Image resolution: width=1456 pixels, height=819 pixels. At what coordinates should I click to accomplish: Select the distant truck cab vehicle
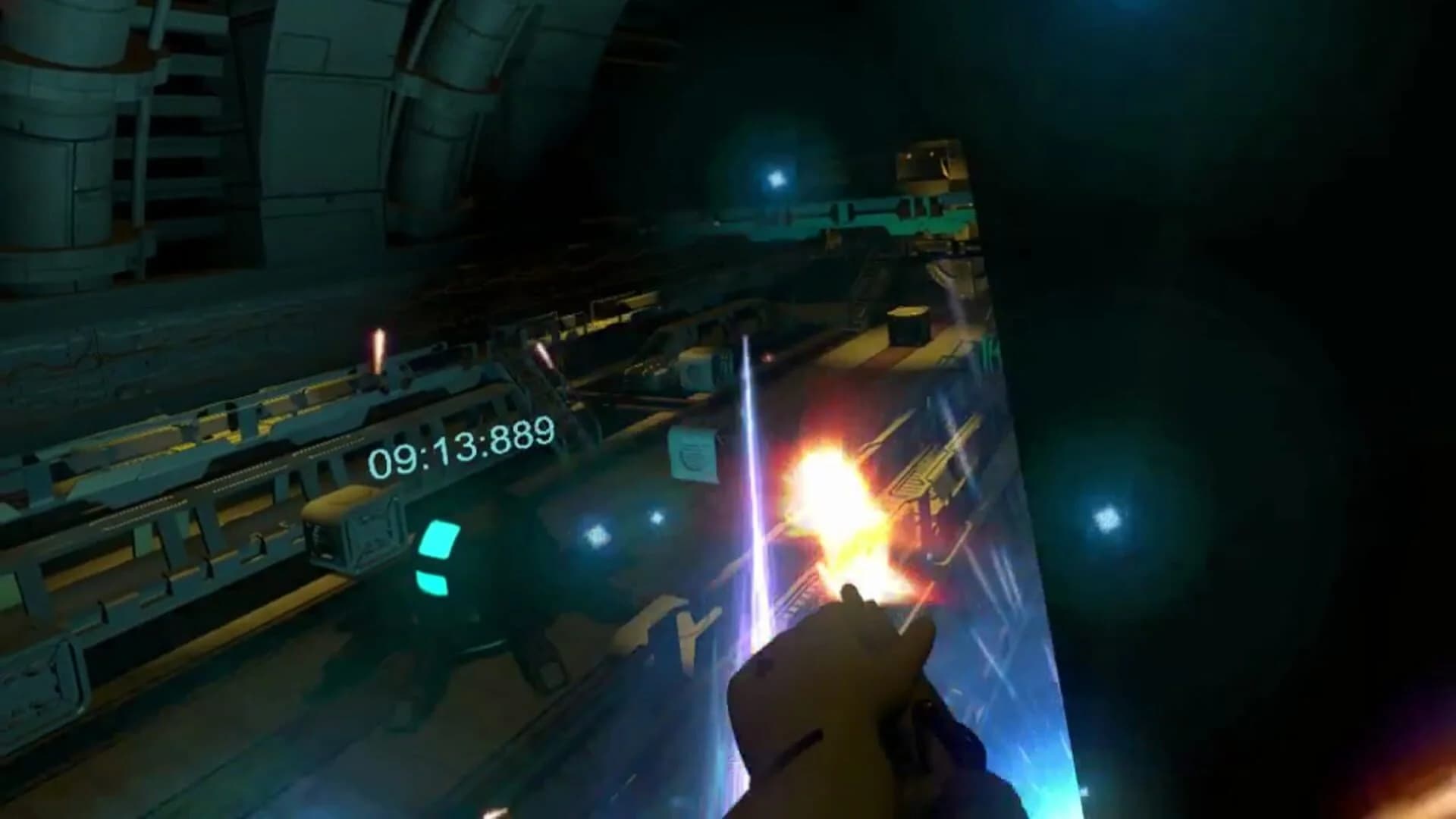(x=930, y=165)
